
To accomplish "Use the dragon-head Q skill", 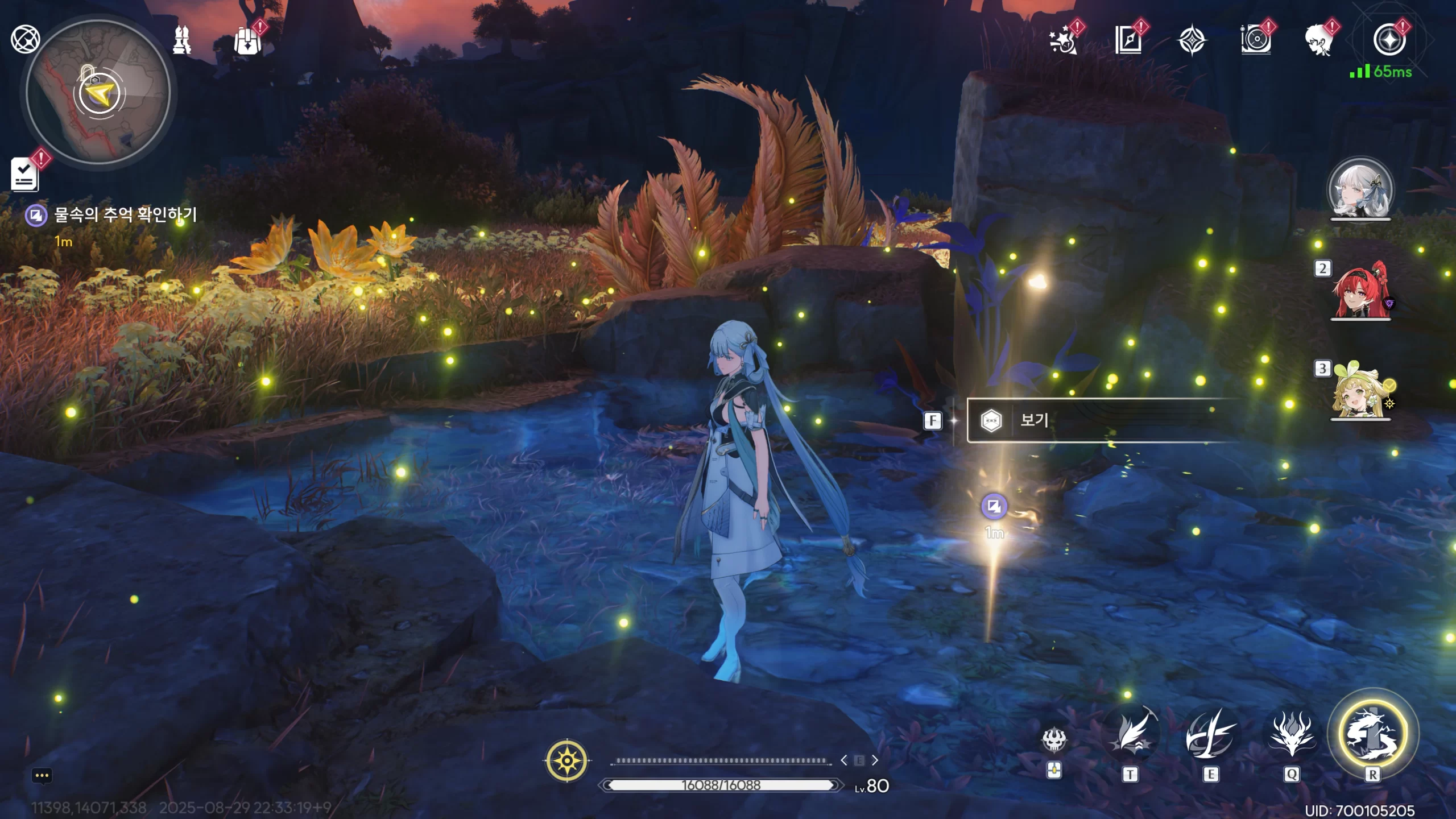I will click(x=1292, y=737).
